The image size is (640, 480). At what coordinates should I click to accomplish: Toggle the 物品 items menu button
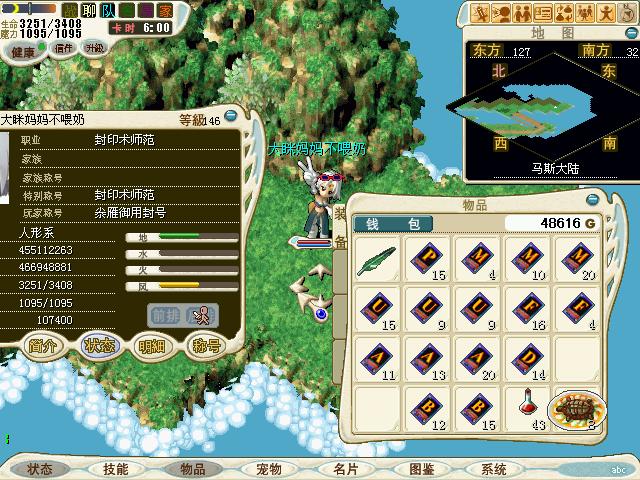tap(193, 468)
